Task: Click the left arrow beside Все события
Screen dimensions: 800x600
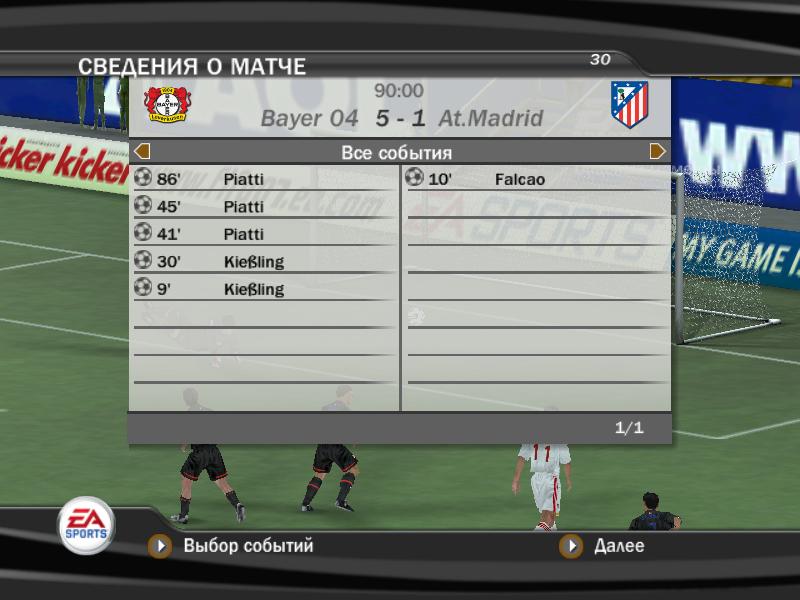Action: tap(142, 152)
